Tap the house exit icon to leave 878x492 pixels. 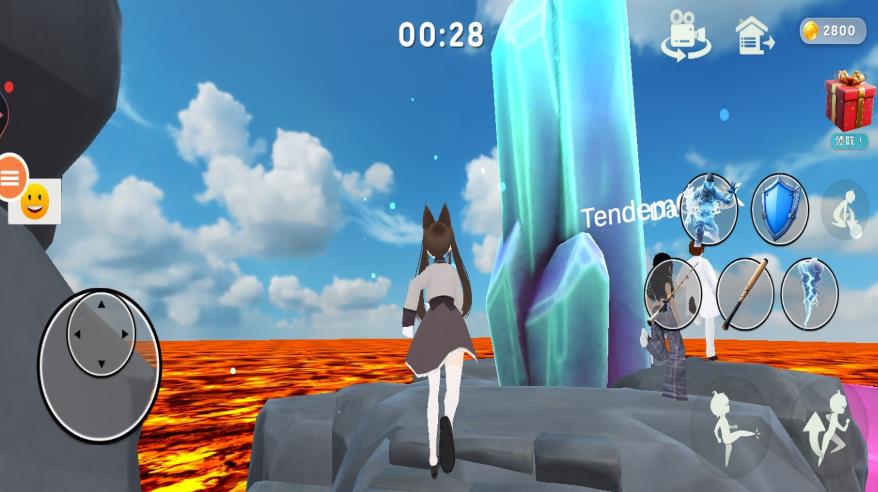pos(753,36)
